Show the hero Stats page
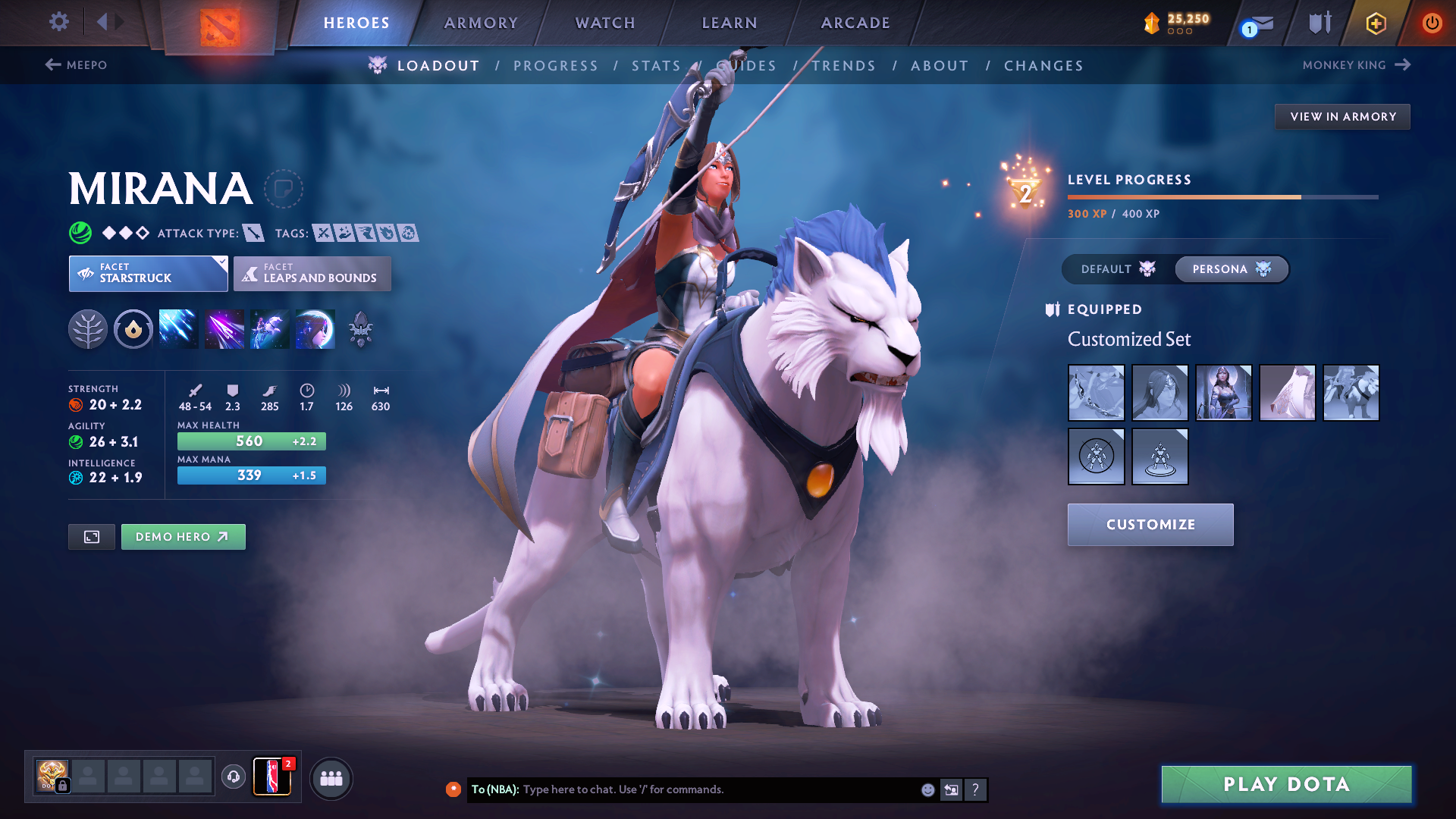1456x819 pixels. pos(656,66)
